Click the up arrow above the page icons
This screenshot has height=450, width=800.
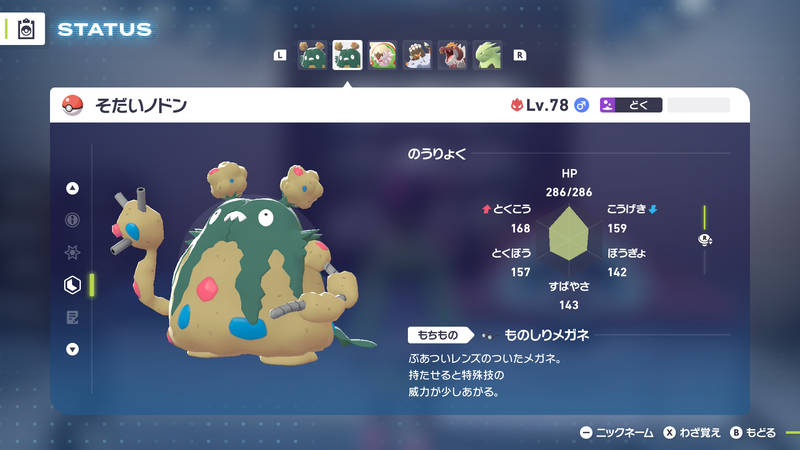(x=72, y=188)
